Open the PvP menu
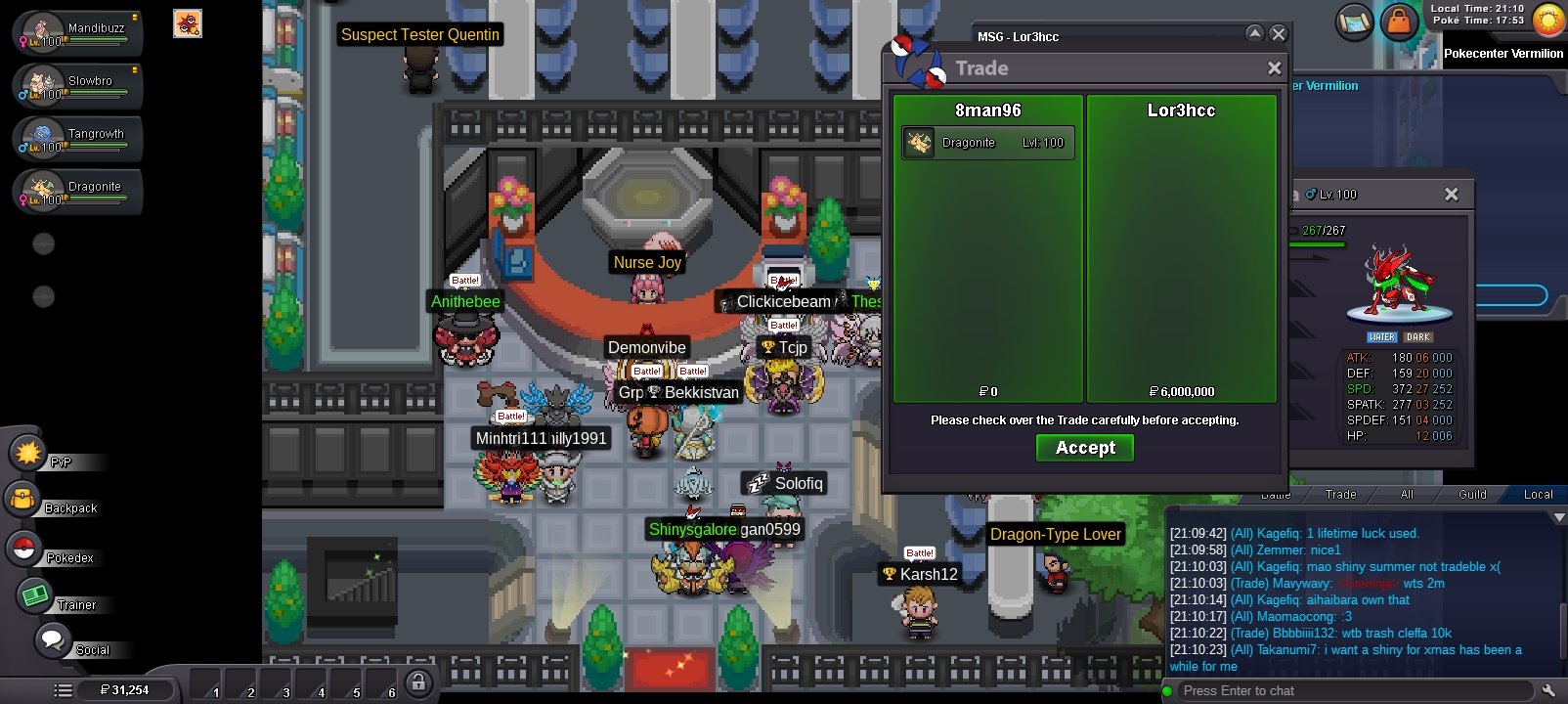 coord(28,454)
